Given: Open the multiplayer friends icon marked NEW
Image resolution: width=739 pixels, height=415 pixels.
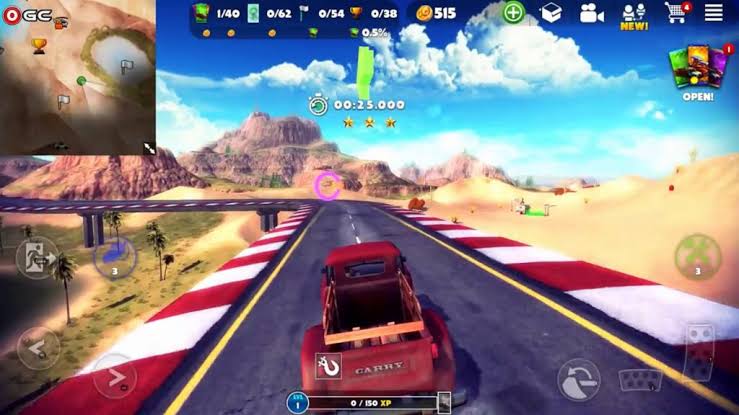Looking at the screenshot, I should 634,14.
